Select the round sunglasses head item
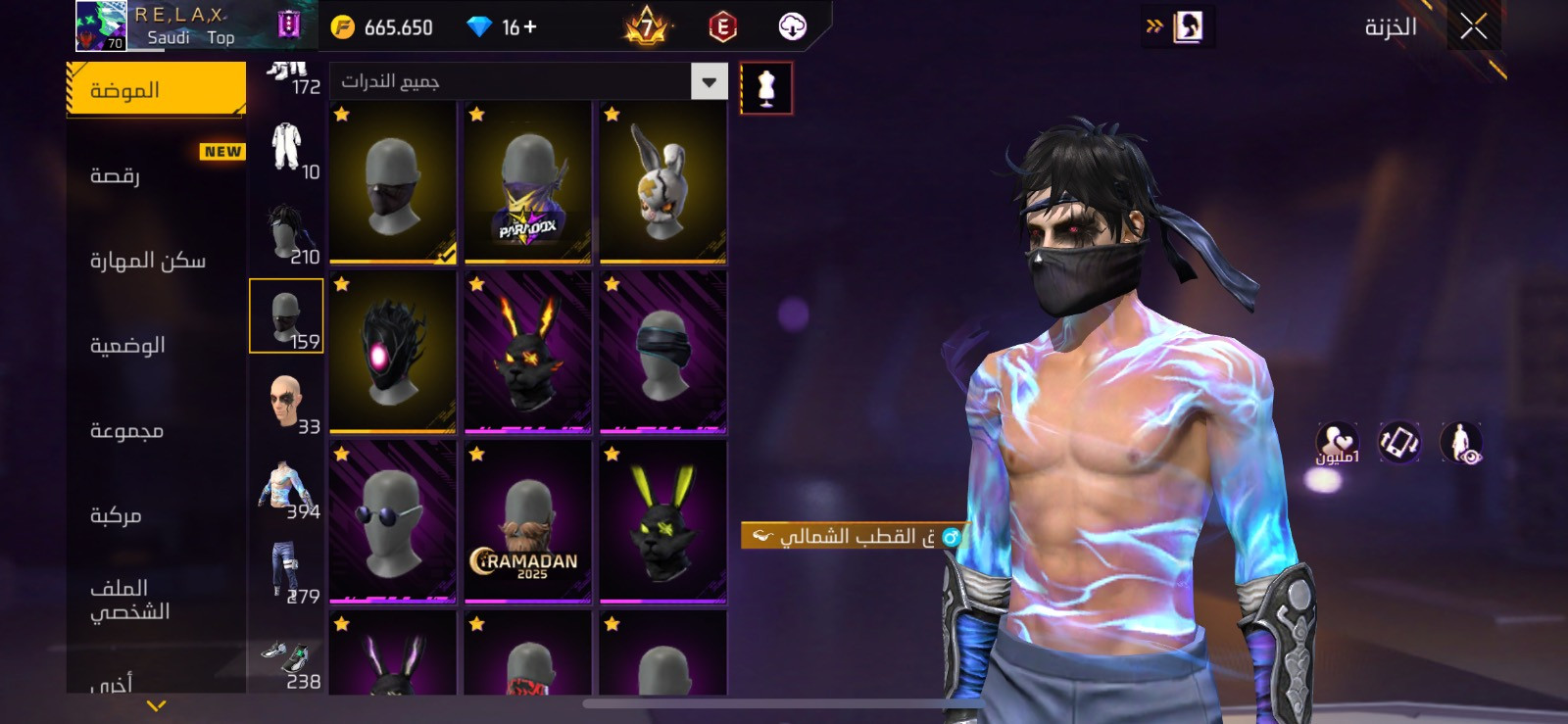This screenshot has height=724, width=1568. [x=393, y=521]
